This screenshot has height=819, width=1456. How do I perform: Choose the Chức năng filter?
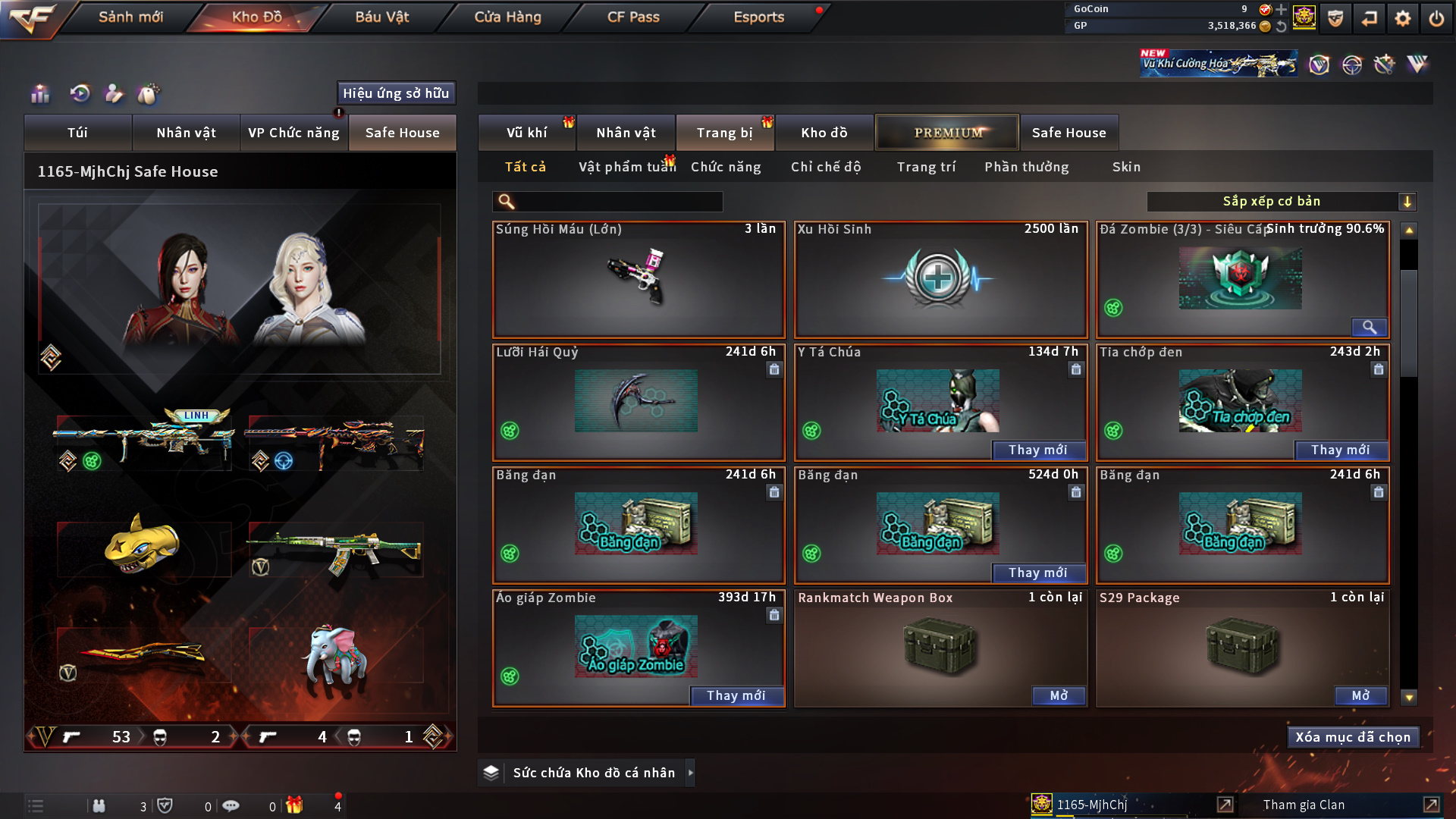click(x=726, y=167)
